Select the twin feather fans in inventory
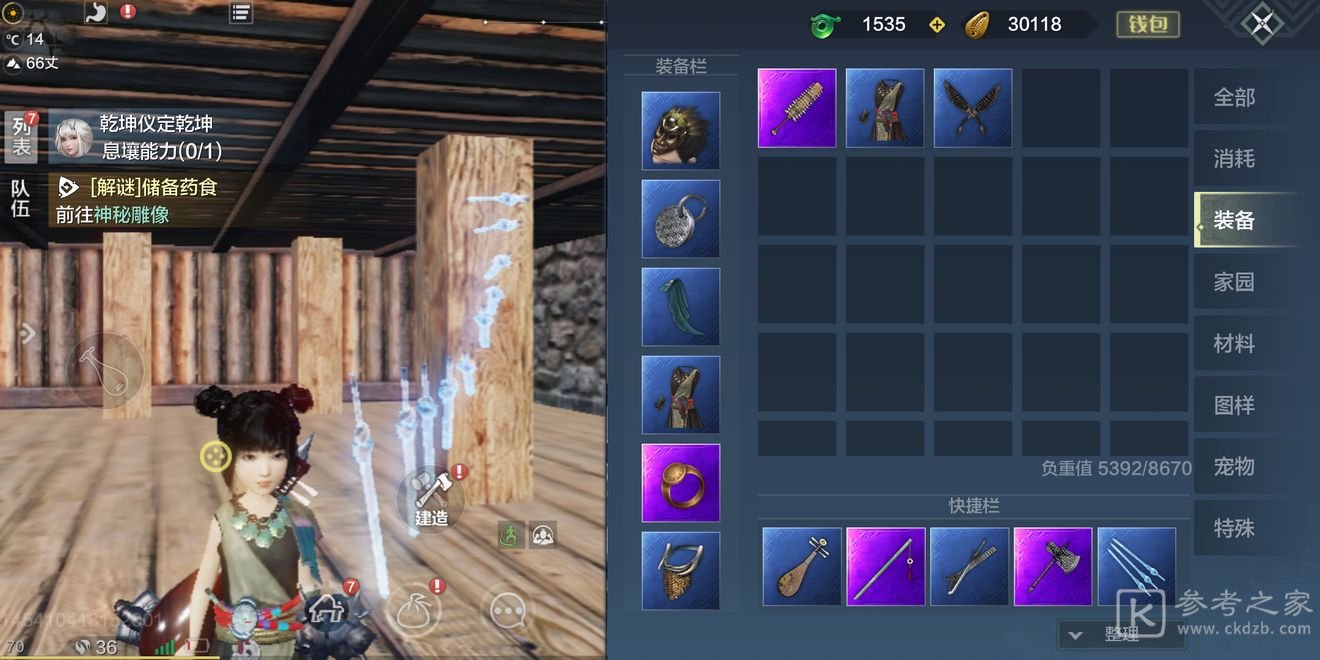This screenshot has width=1320, height=660. coord(973,108)
